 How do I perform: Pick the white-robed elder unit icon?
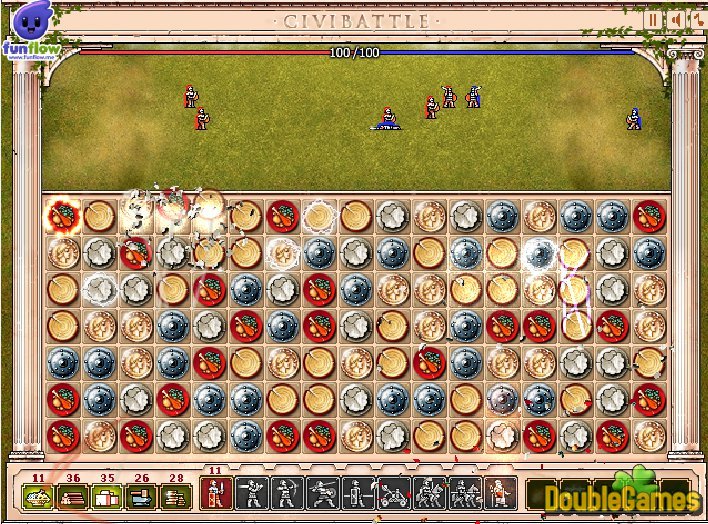click(x=500, y=493)
